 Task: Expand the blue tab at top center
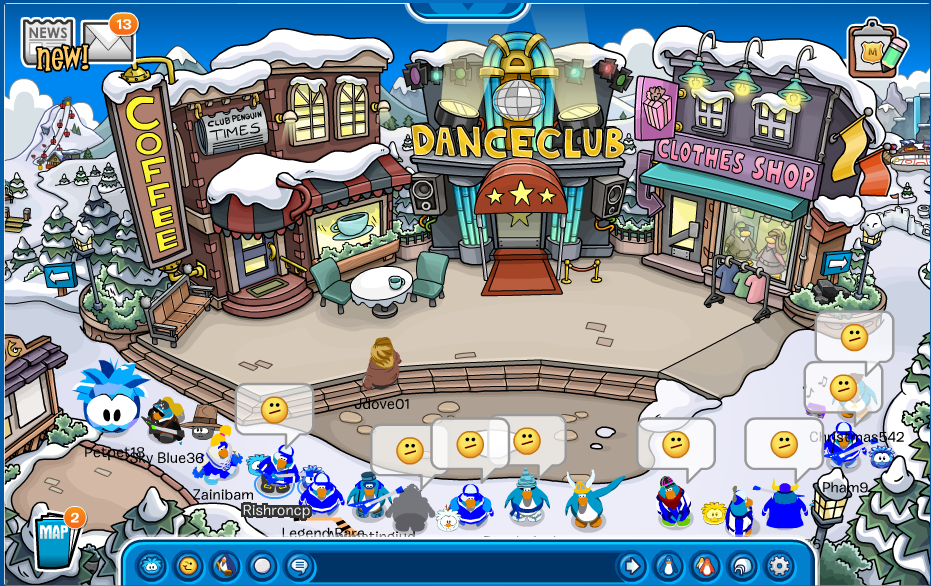[467, 10]
